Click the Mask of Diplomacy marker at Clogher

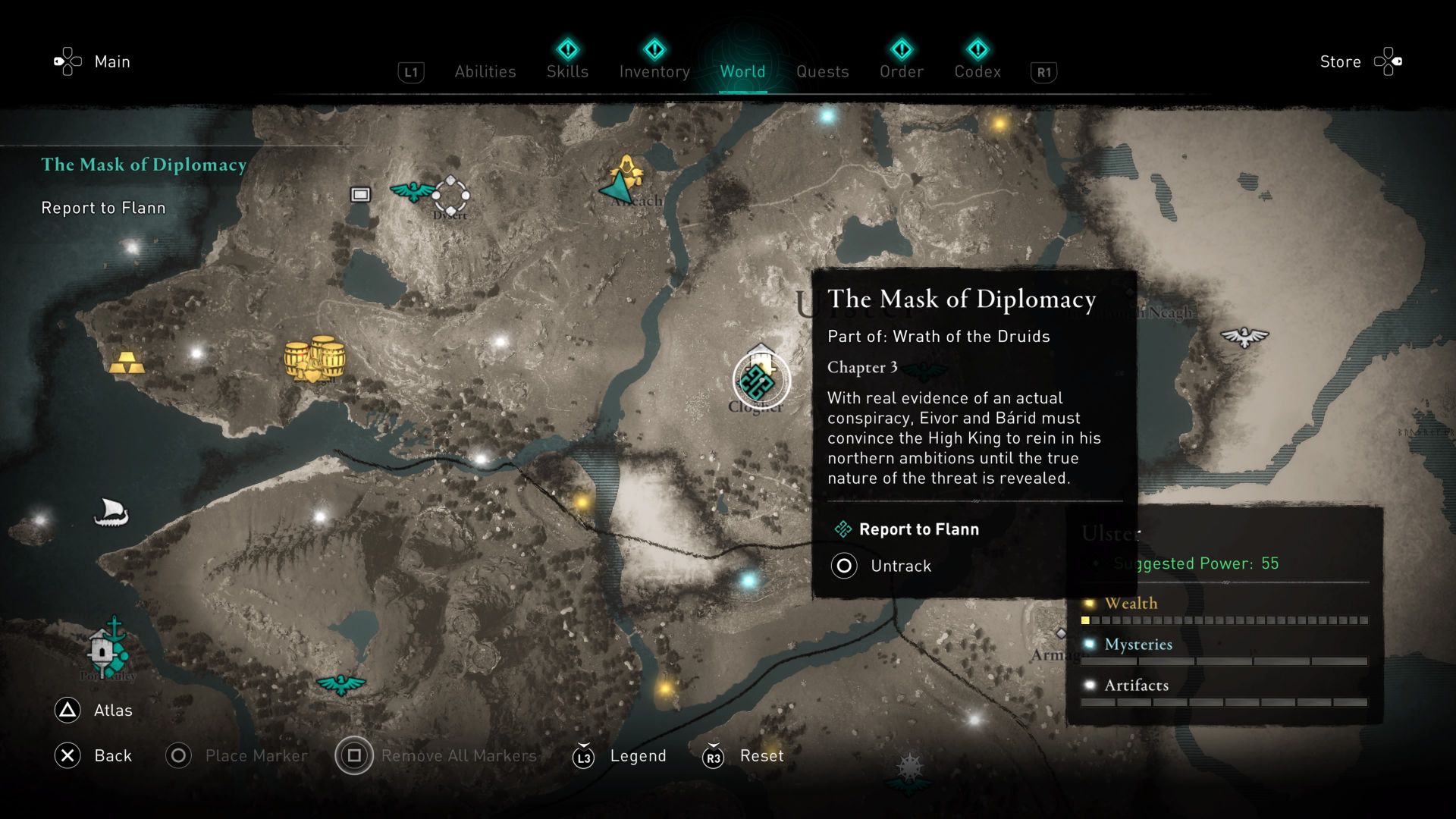coord(757,381)
